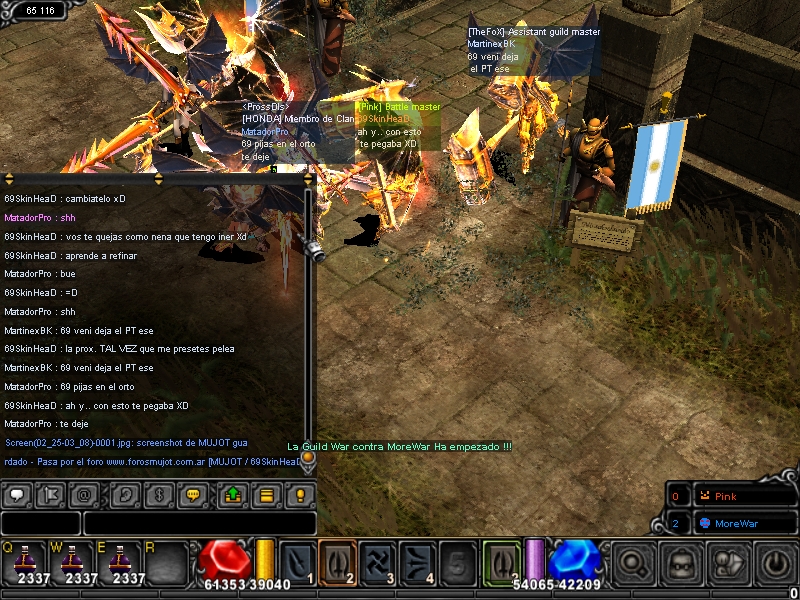Toggle the @ guild chat button
The width and height of the screenshot is (800, 600).
click(x=88, y=494)
